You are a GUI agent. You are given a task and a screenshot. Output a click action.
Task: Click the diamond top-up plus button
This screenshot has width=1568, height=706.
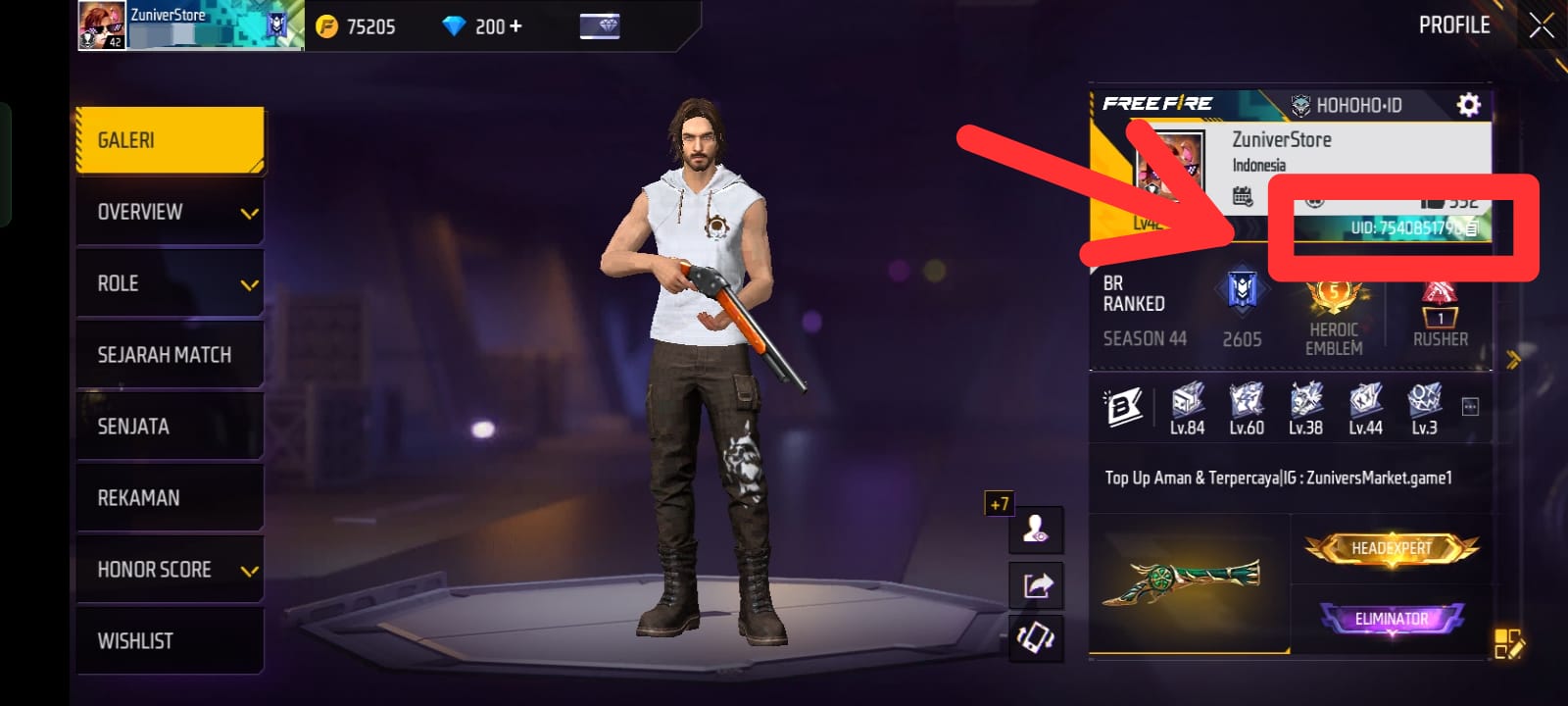tap(515, 26)
